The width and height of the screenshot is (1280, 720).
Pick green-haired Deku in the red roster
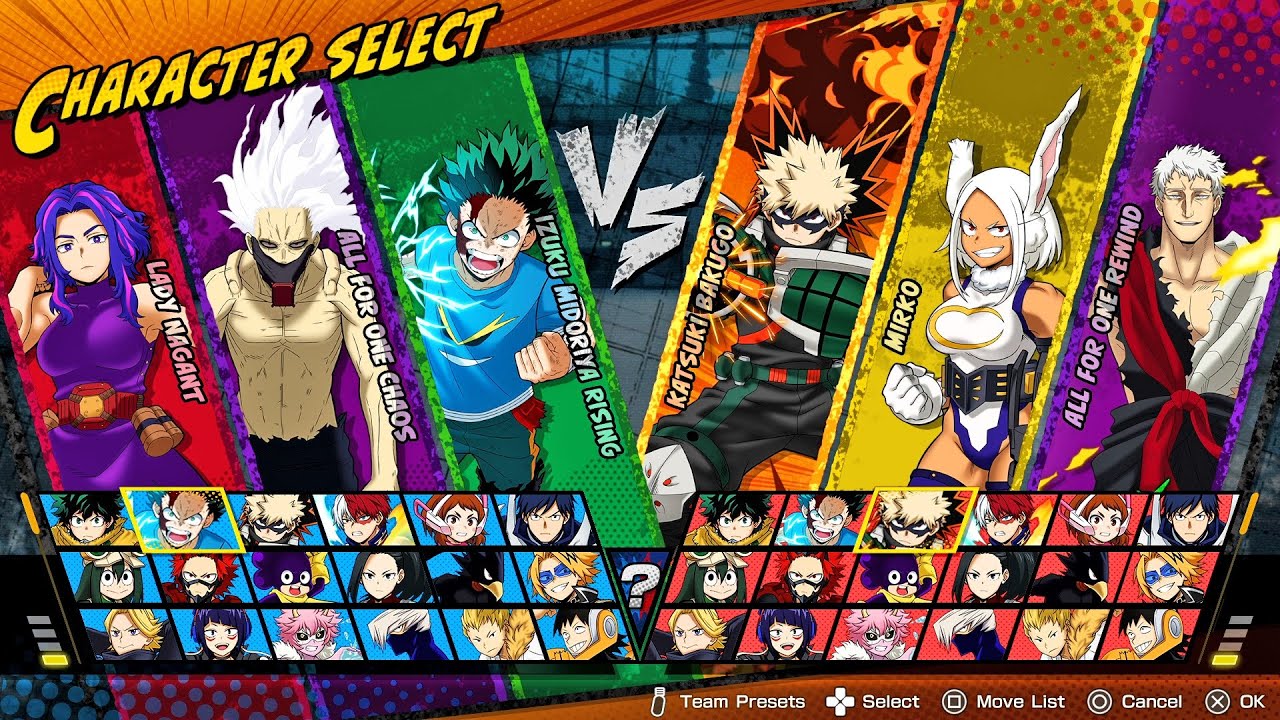[738, 520]
